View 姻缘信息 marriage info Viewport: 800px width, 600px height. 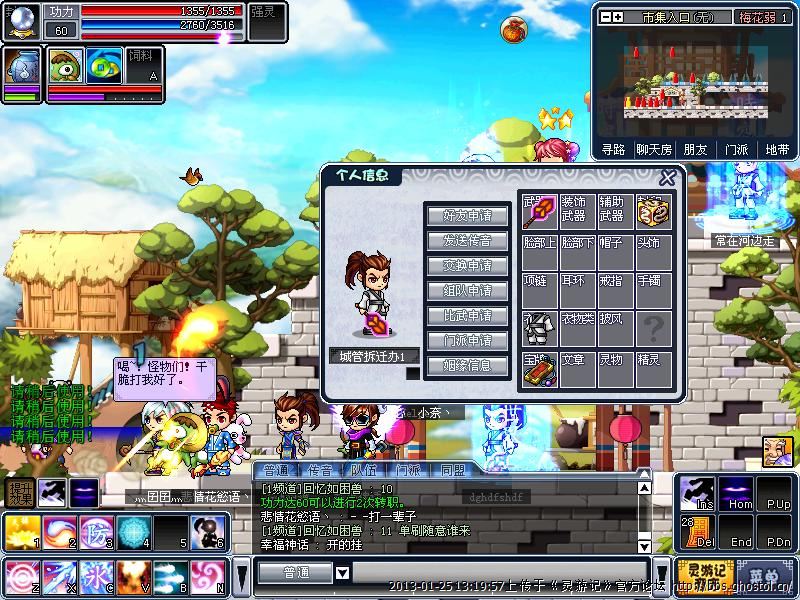click(467, 365)
